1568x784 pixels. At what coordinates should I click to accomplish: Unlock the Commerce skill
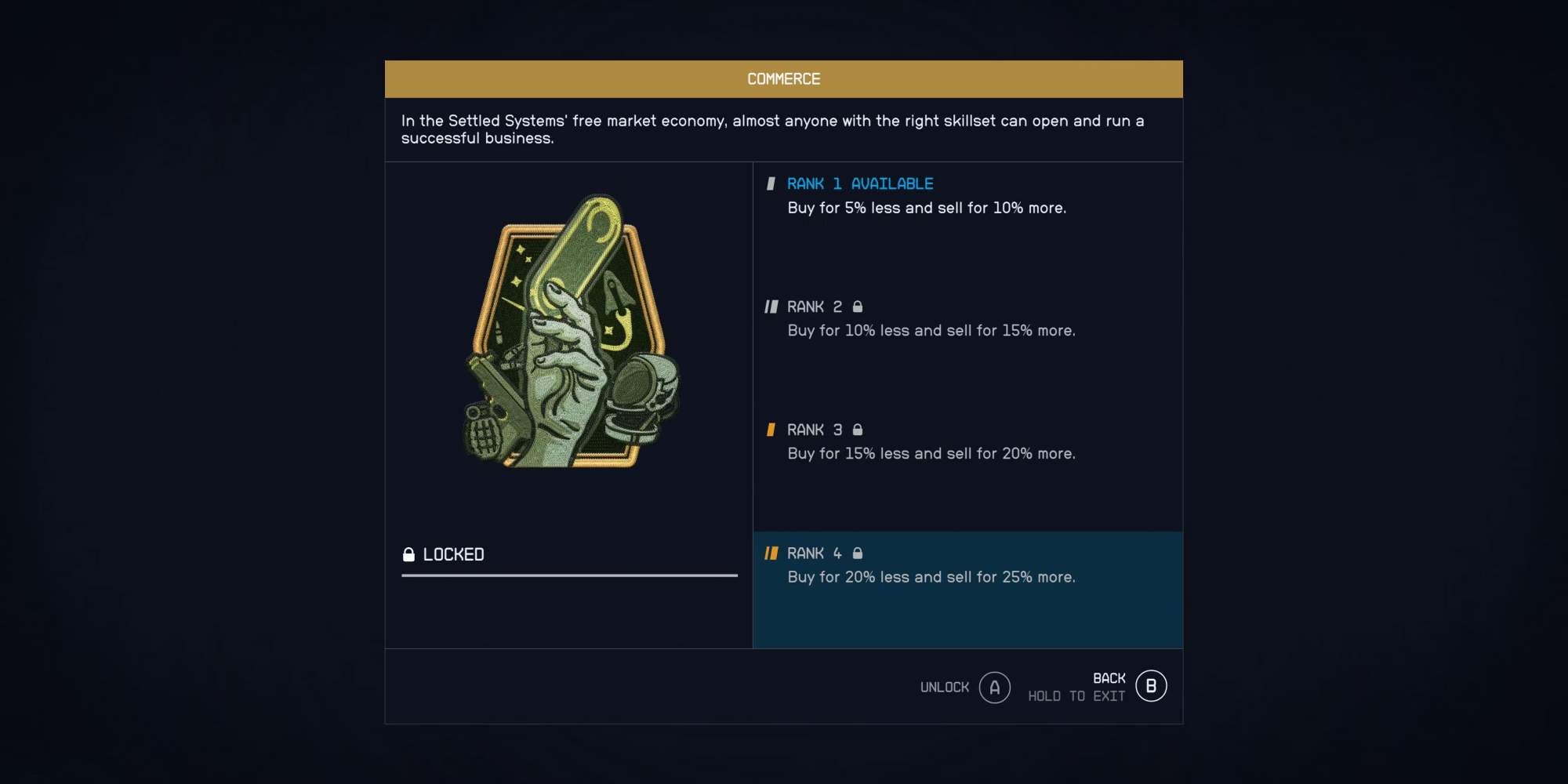tap(994, 688)
